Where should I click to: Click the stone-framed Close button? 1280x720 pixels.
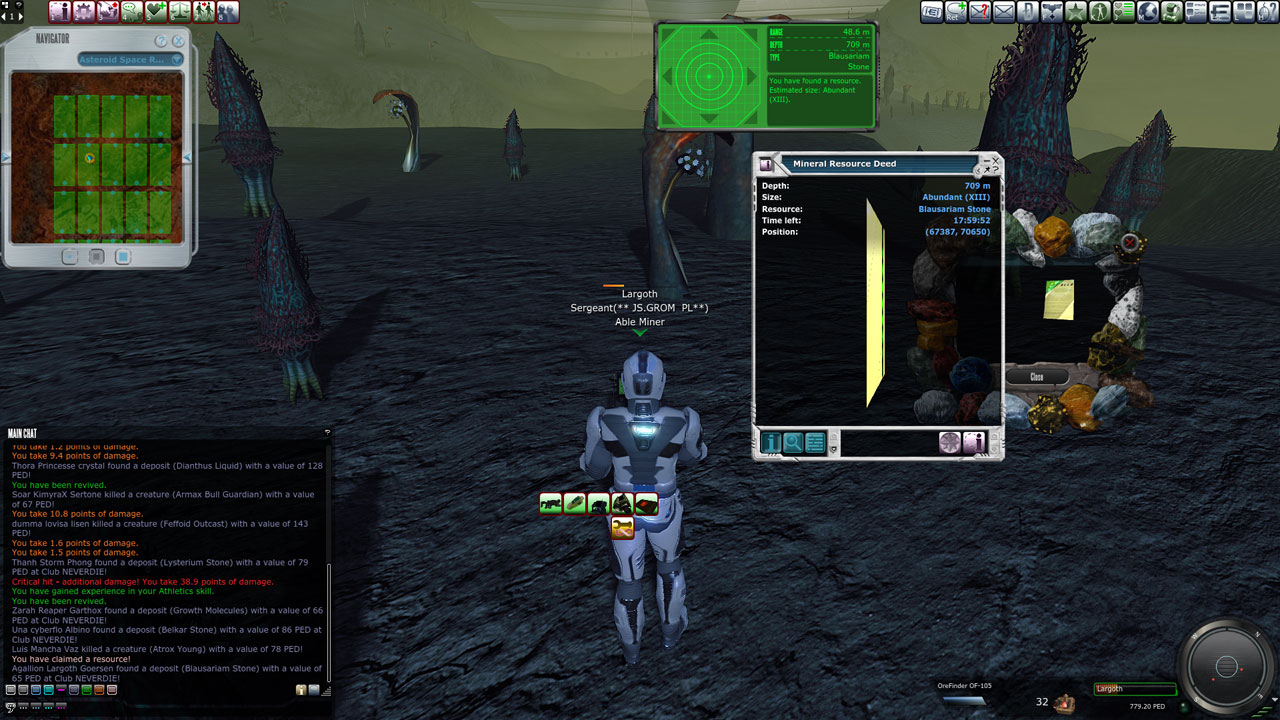(1037, 377)
